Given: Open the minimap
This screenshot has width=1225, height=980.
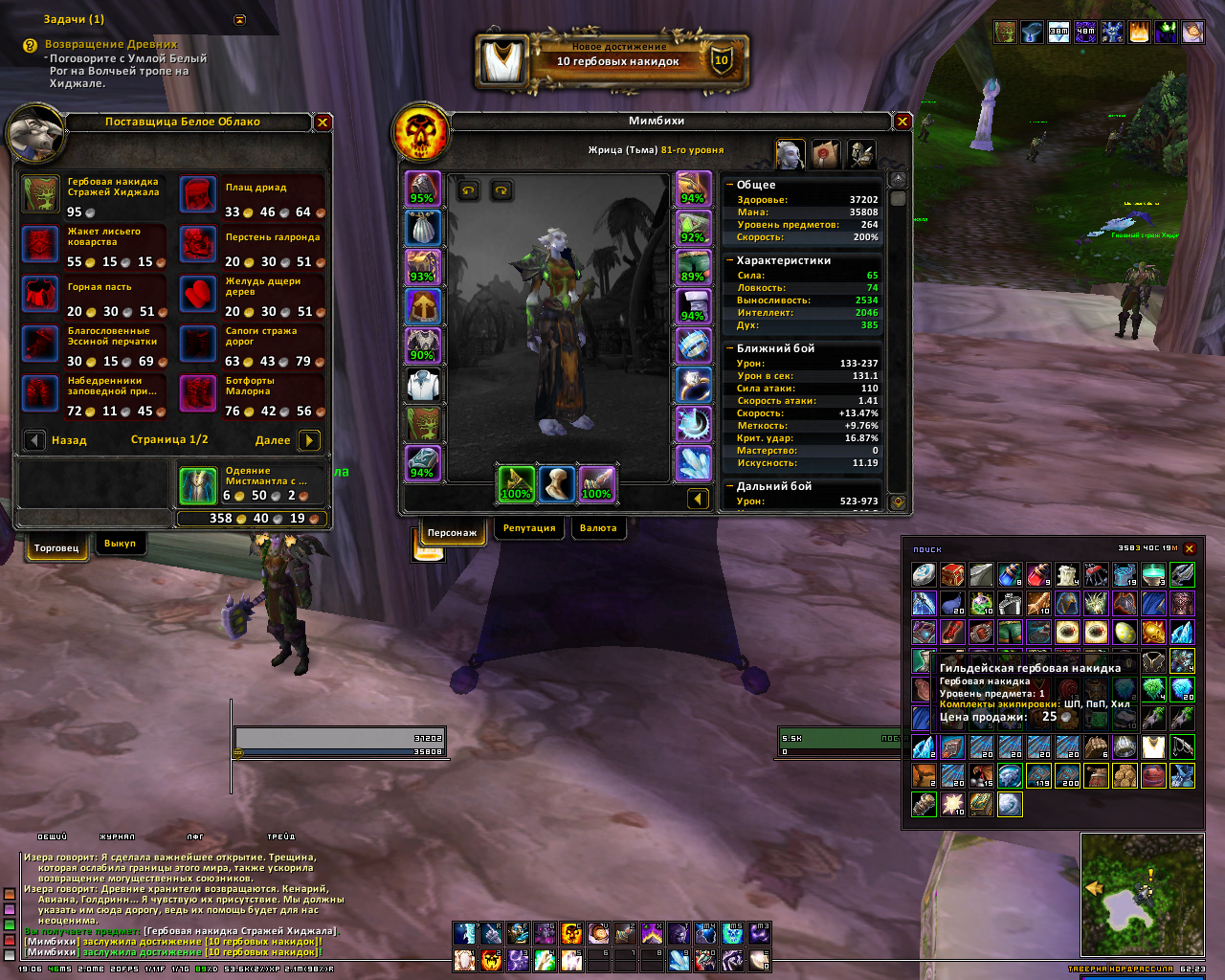Looking at the screenshot, I should pos(1142,894).
